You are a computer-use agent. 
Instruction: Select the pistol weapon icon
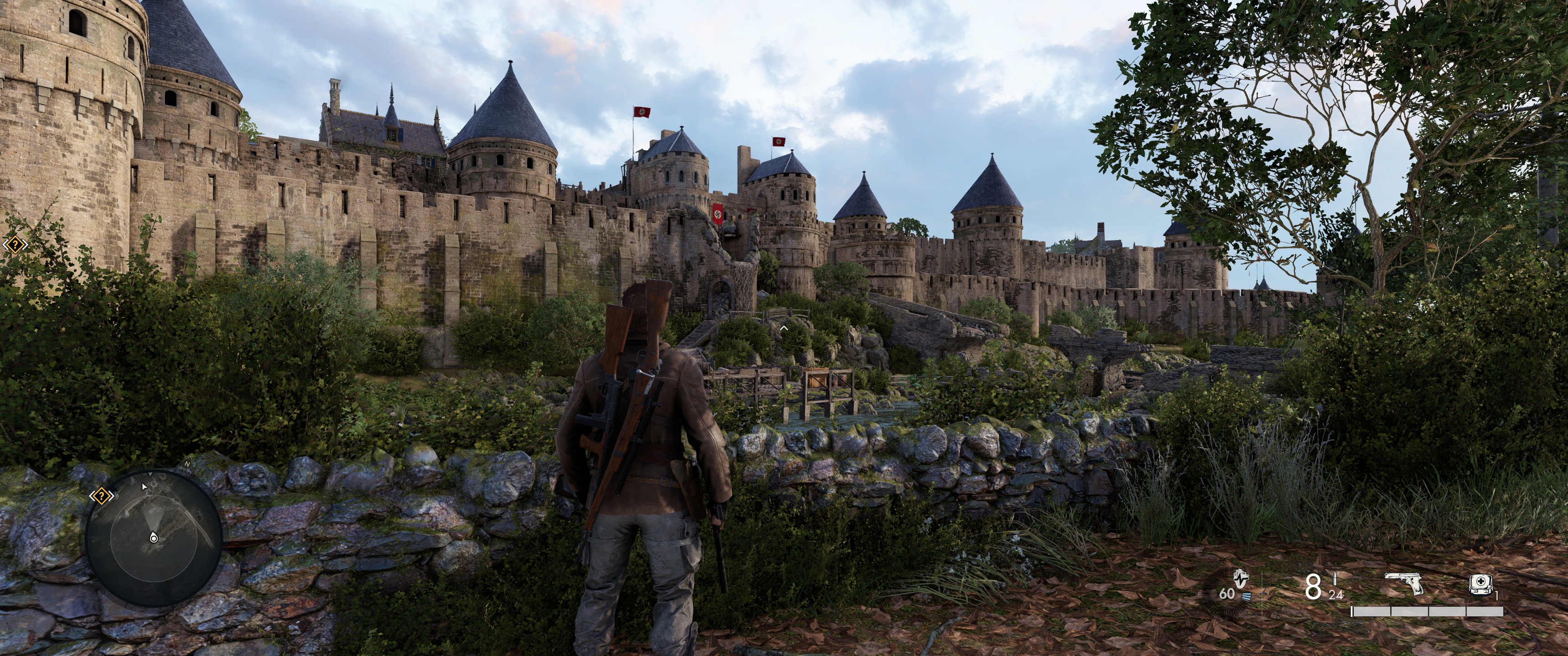click(1405, 585)
